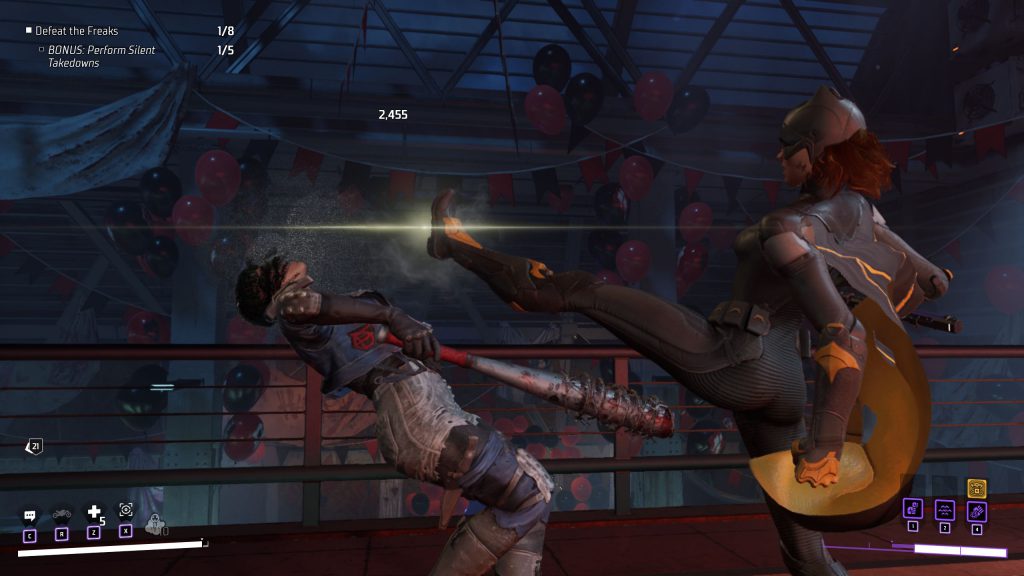Open the chat speech-bubble icon
This screenshot has width=1024, height=576.
point(30,515)
